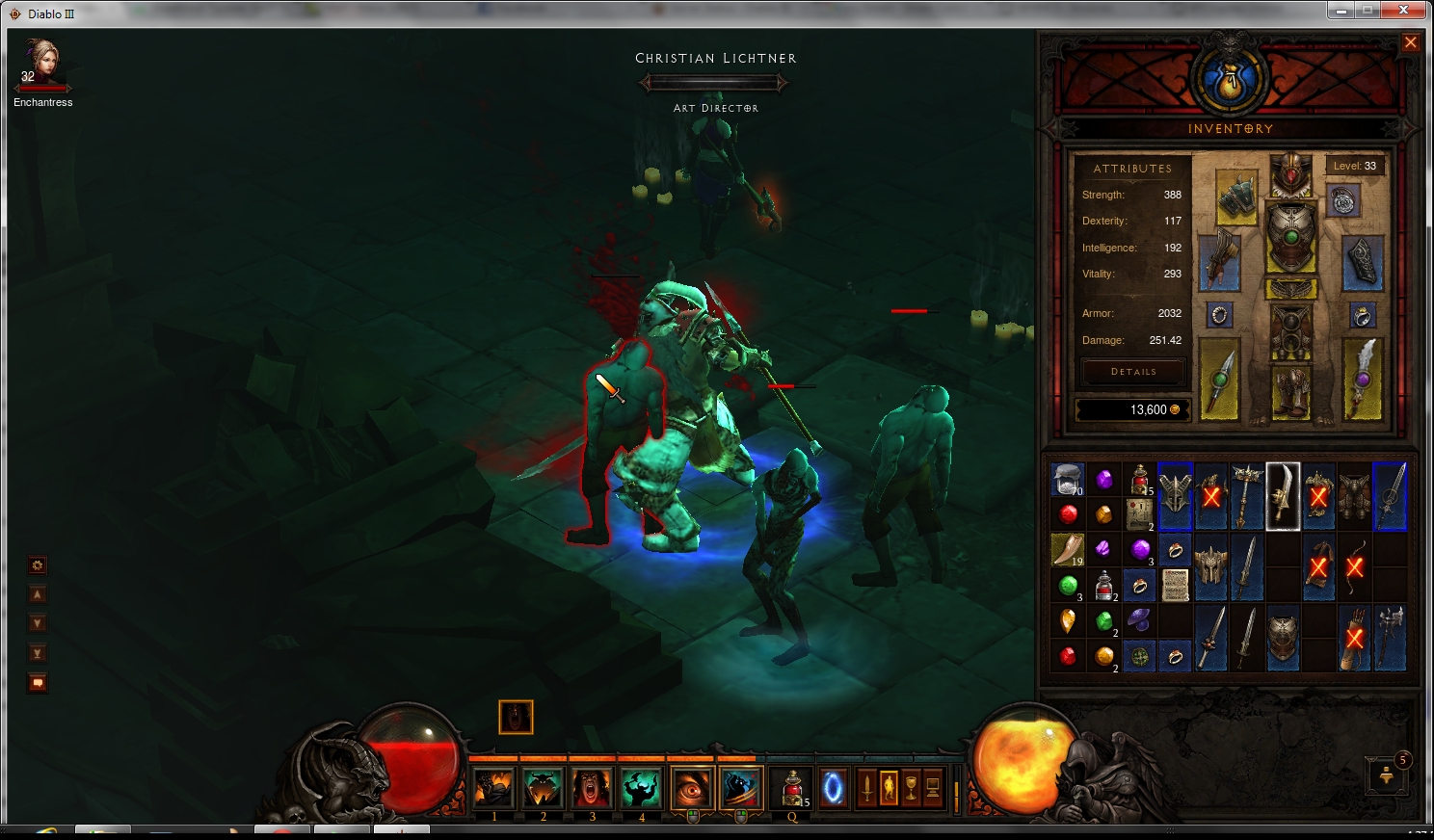Activate the red eye mouse skill
The width and height of the screenshot is (1434, 840).
(x=691, y=788)
